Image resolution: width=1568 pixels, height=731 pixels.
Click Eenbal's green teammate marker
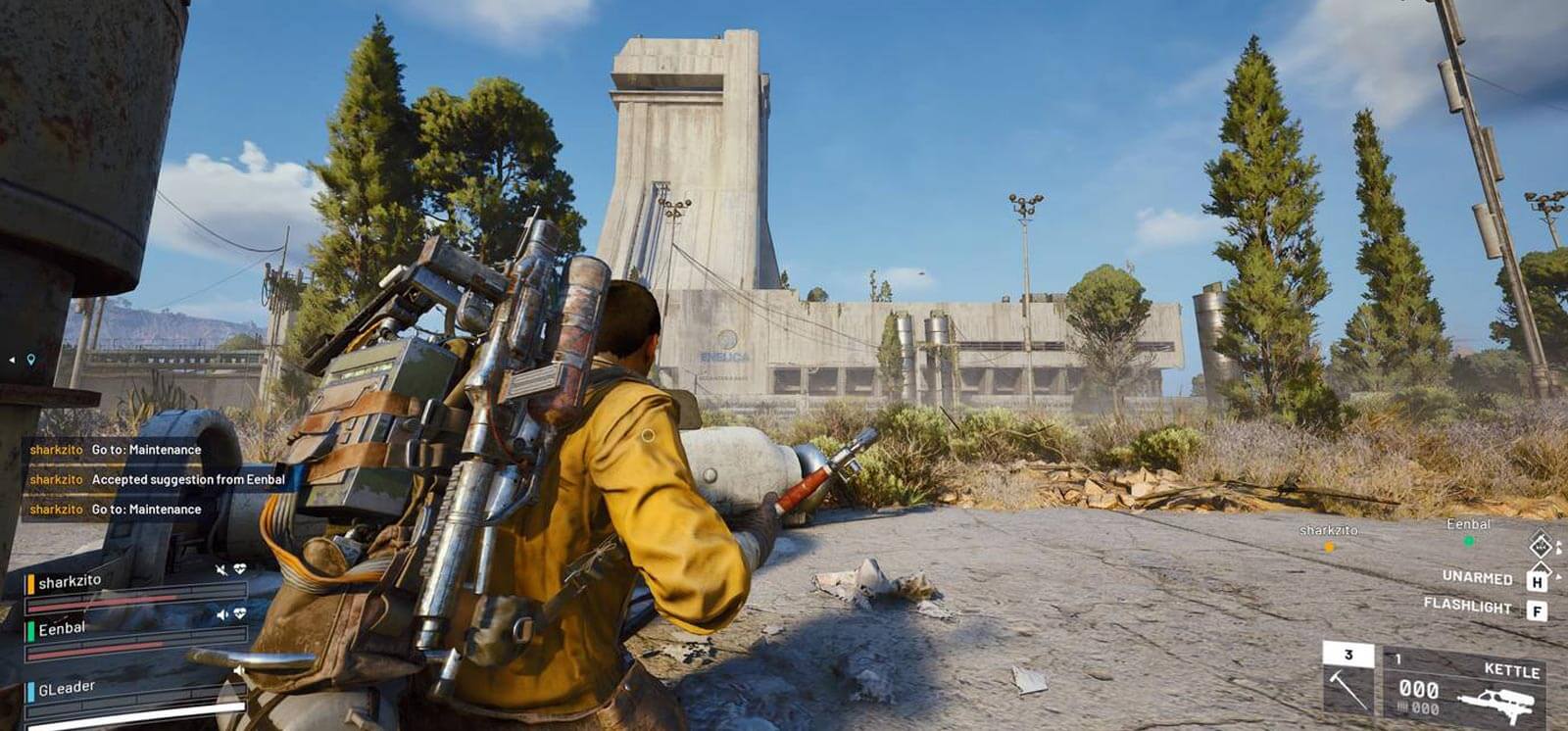1468,540
